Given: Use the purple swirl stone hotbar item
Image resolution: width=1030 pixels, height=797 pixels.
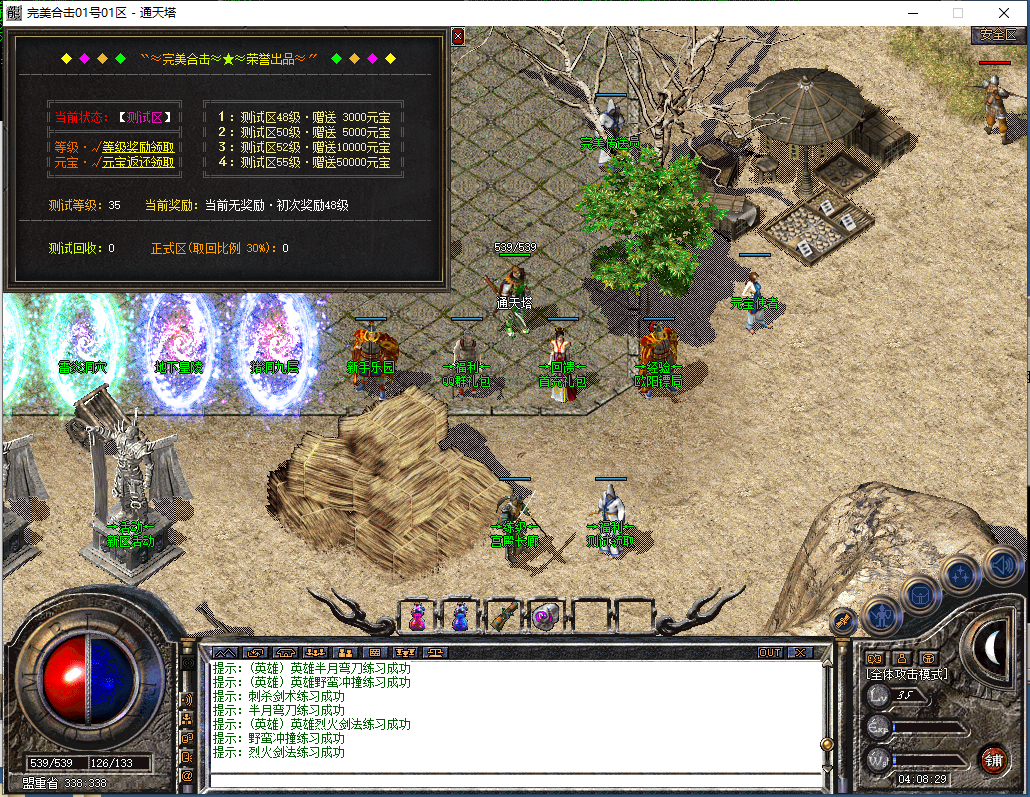Looking at the screenshot, I should [x=546, y=616].
